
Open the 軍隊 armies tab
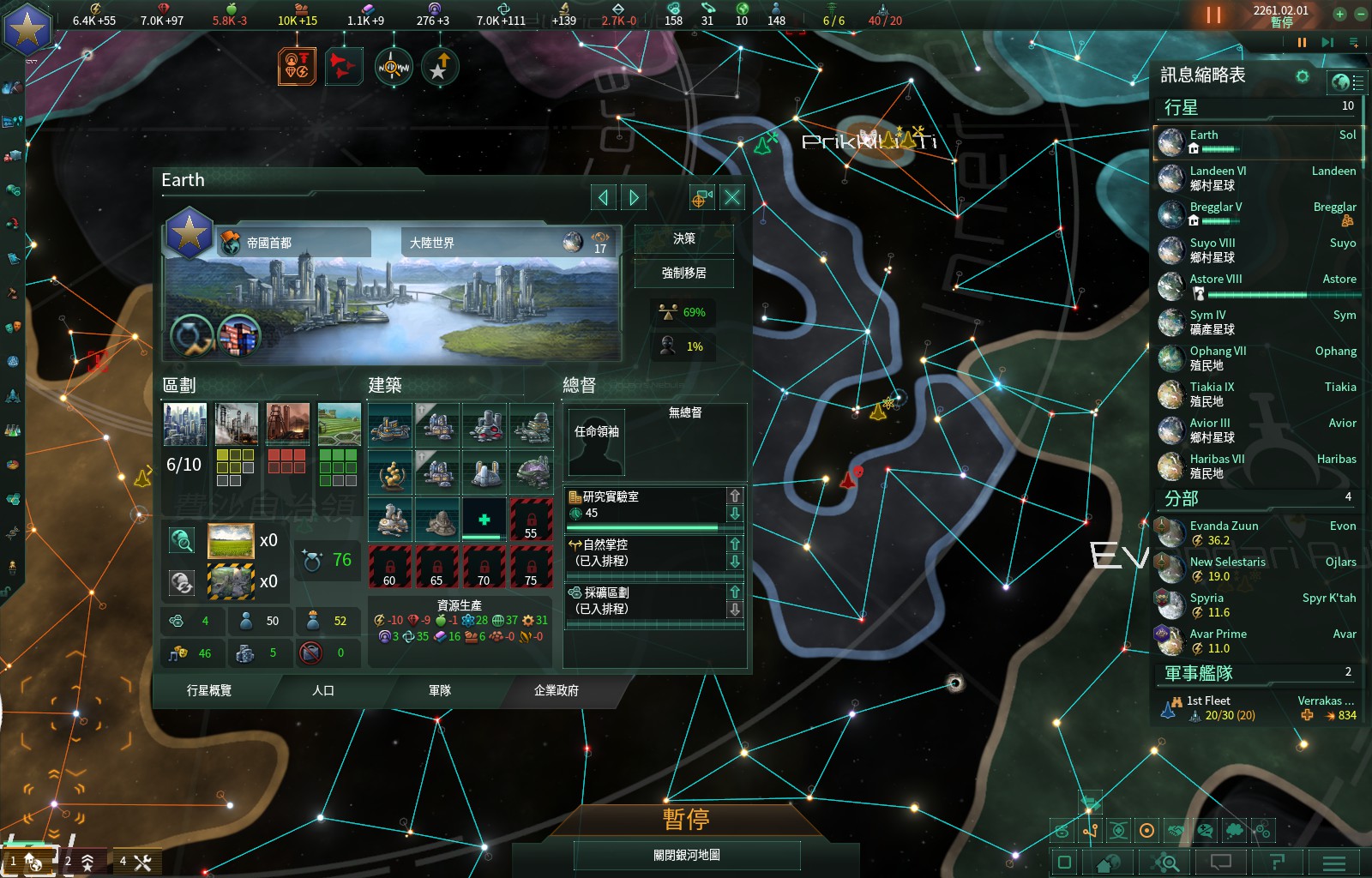click(440, 690)
